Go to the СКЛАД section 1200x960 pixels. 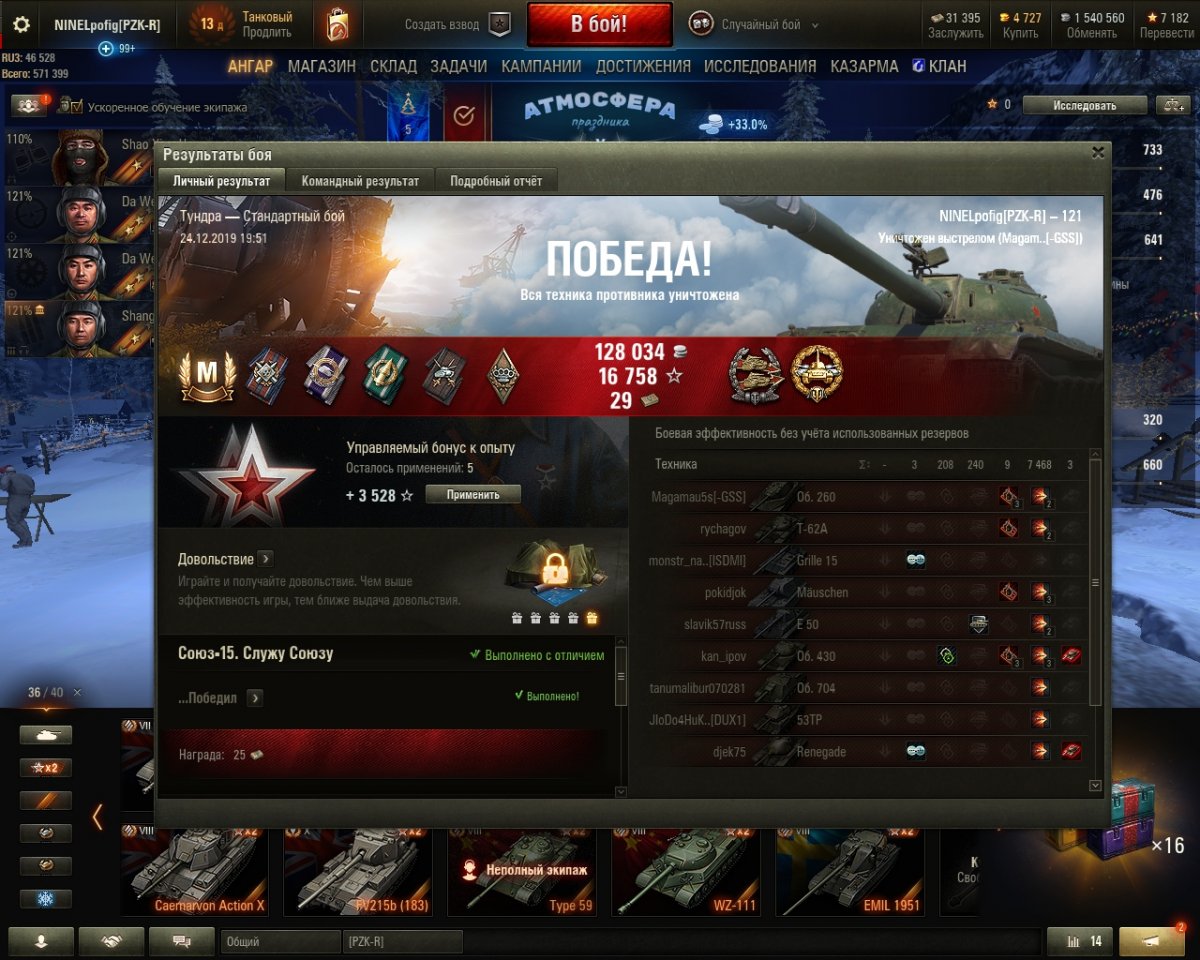393,67
